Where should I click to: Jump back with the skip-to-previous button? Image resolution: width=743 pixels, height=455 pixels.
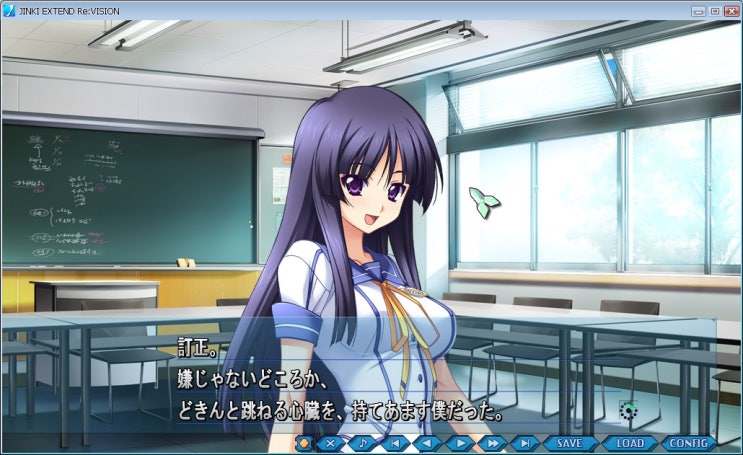396,443
